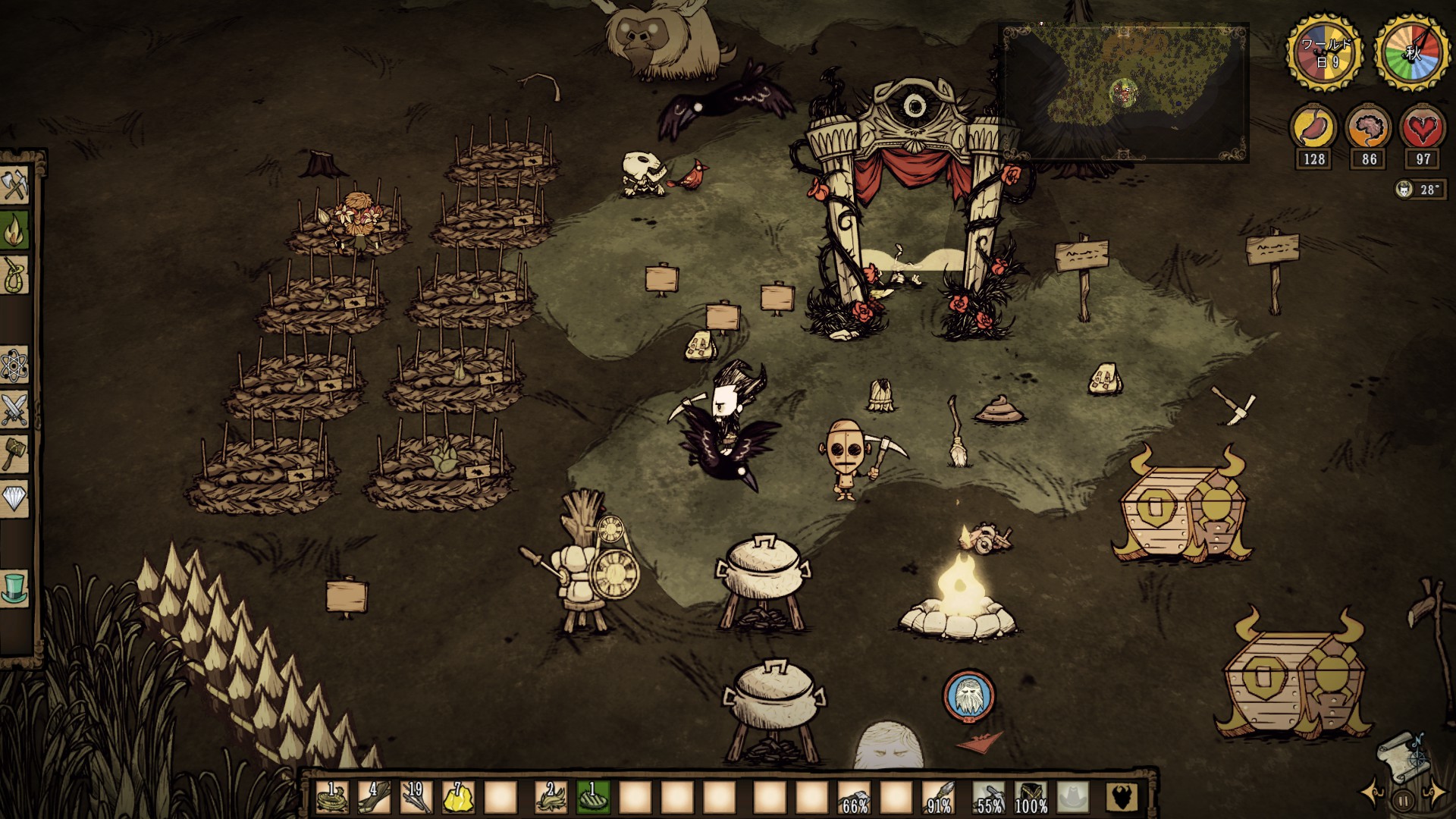The image size is (1456, 819).
Task: Choose the 7 gold nuggets slot
Action: (458, 798)
